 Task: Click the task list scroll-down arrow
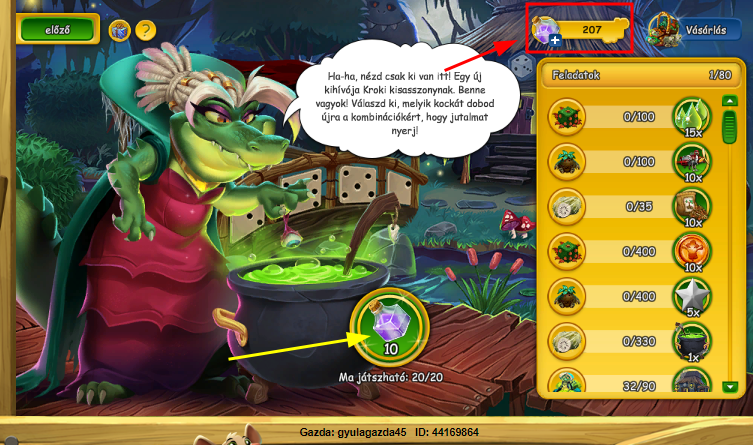point(730,385)
